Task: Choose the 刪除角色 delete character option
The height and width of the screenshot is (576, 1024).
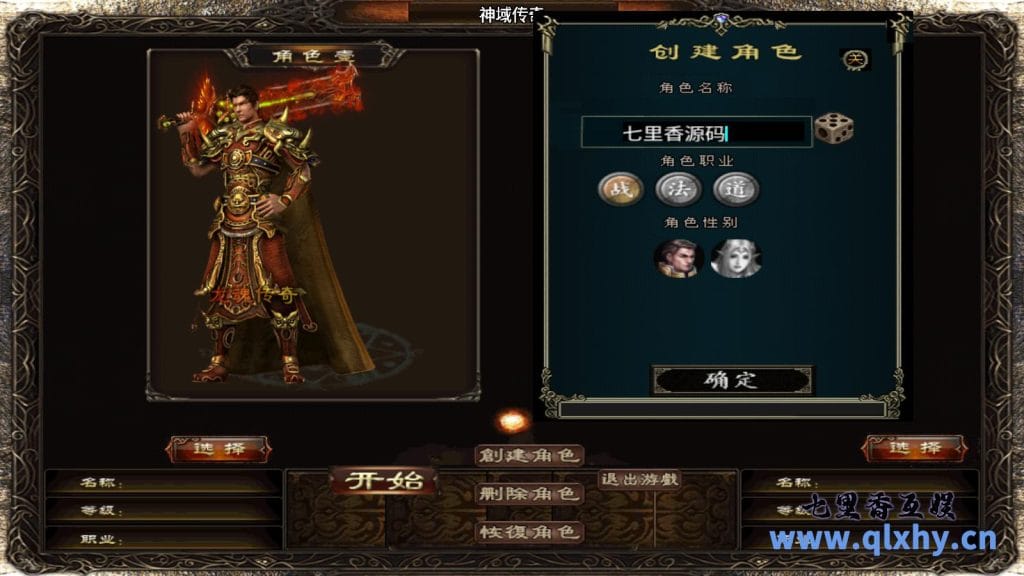Action: [x=529, y=493]
